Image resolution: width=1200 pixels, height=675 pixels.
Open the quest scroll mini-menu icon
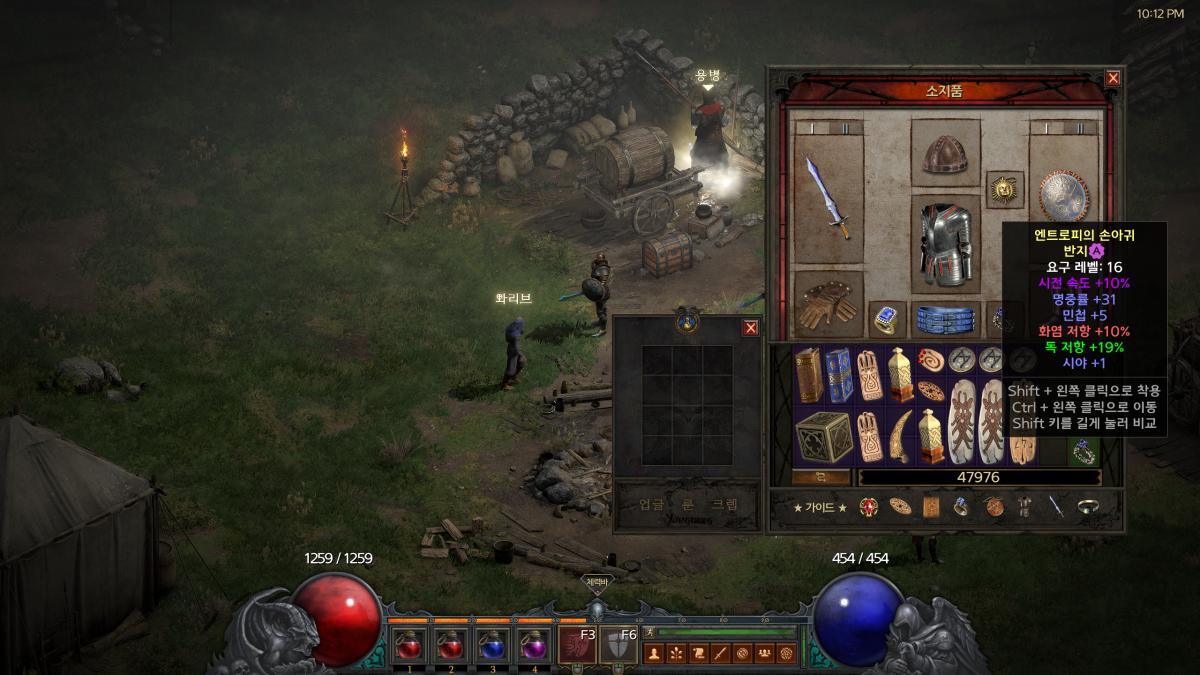point(698,654)
